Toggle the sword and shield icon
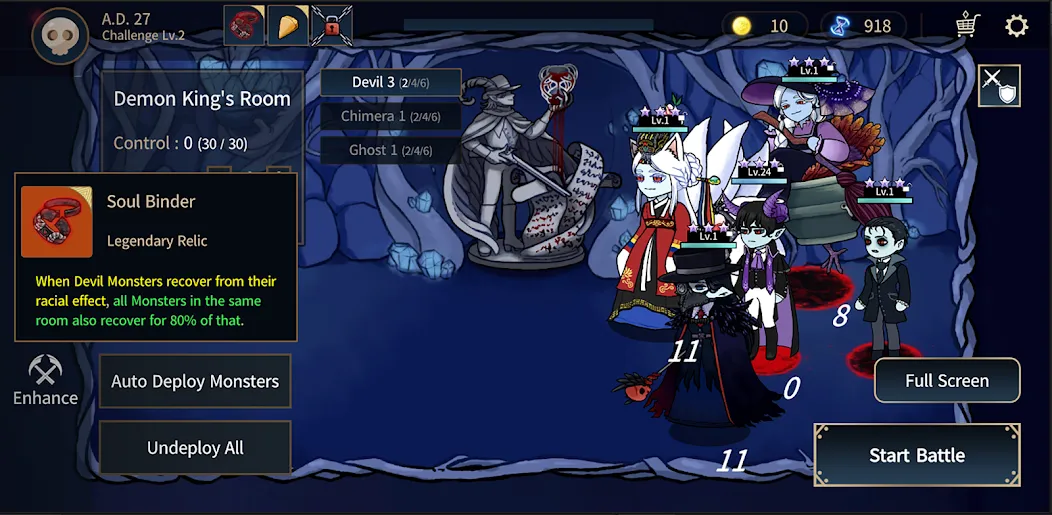1052x515 pixels. (x=999, y=86)
